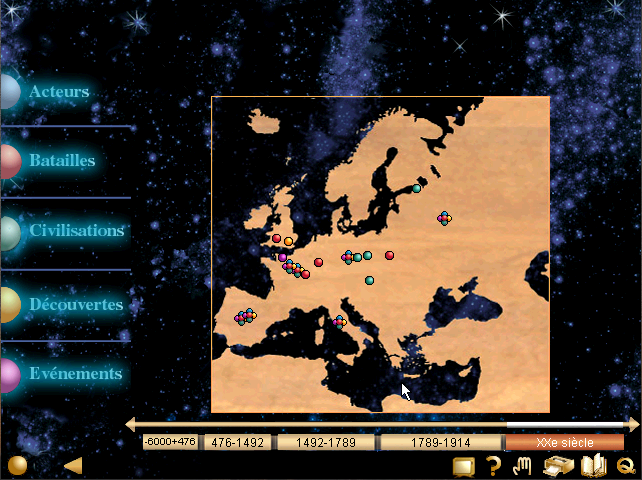Switch to the 1789-1914 period

point(439,442)
